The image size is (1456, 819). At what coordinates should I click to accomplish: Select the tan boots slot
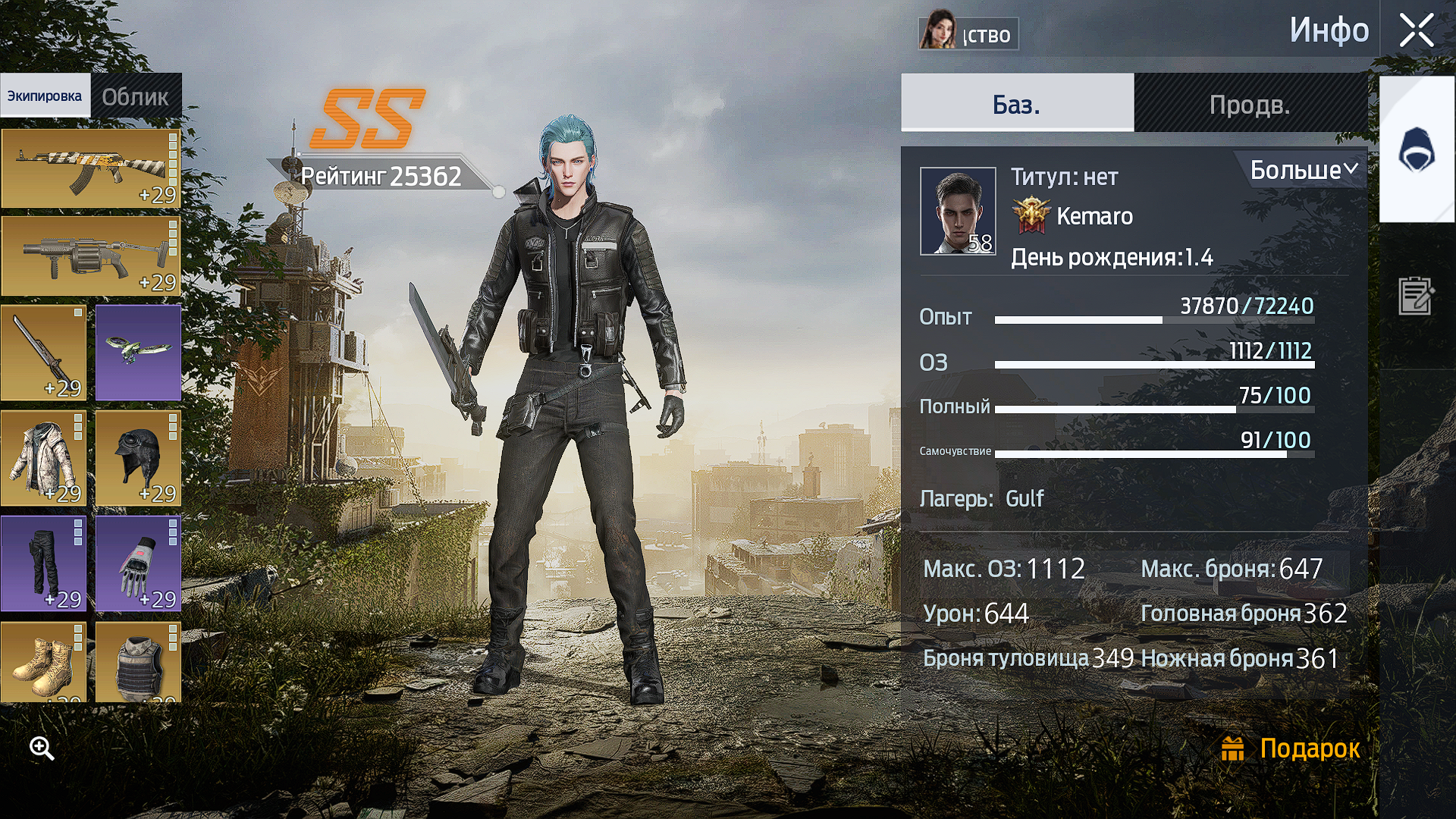pos(43,663)
